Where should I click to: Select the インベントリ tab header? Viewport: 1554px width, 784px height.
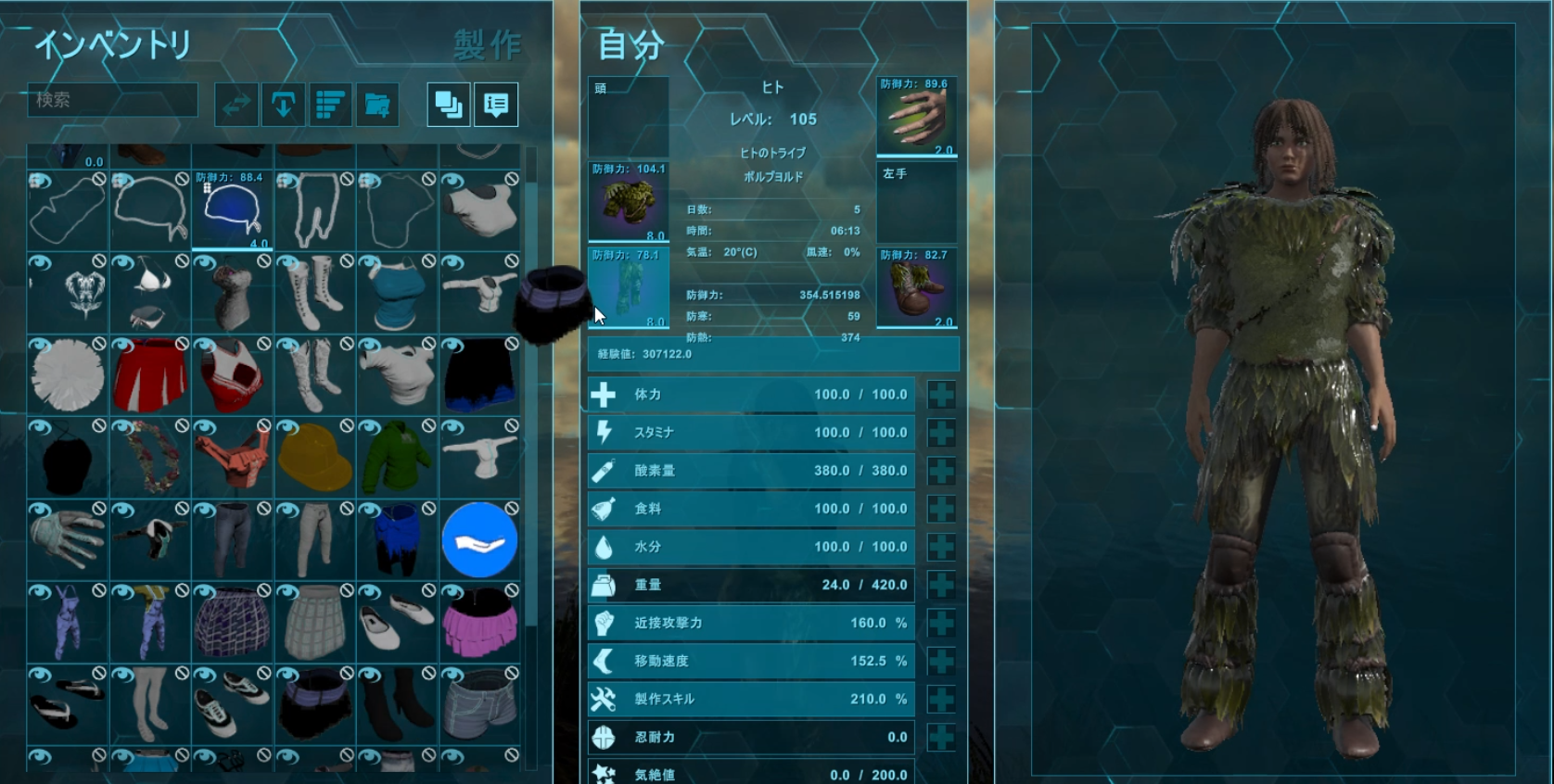click(111, 43)
